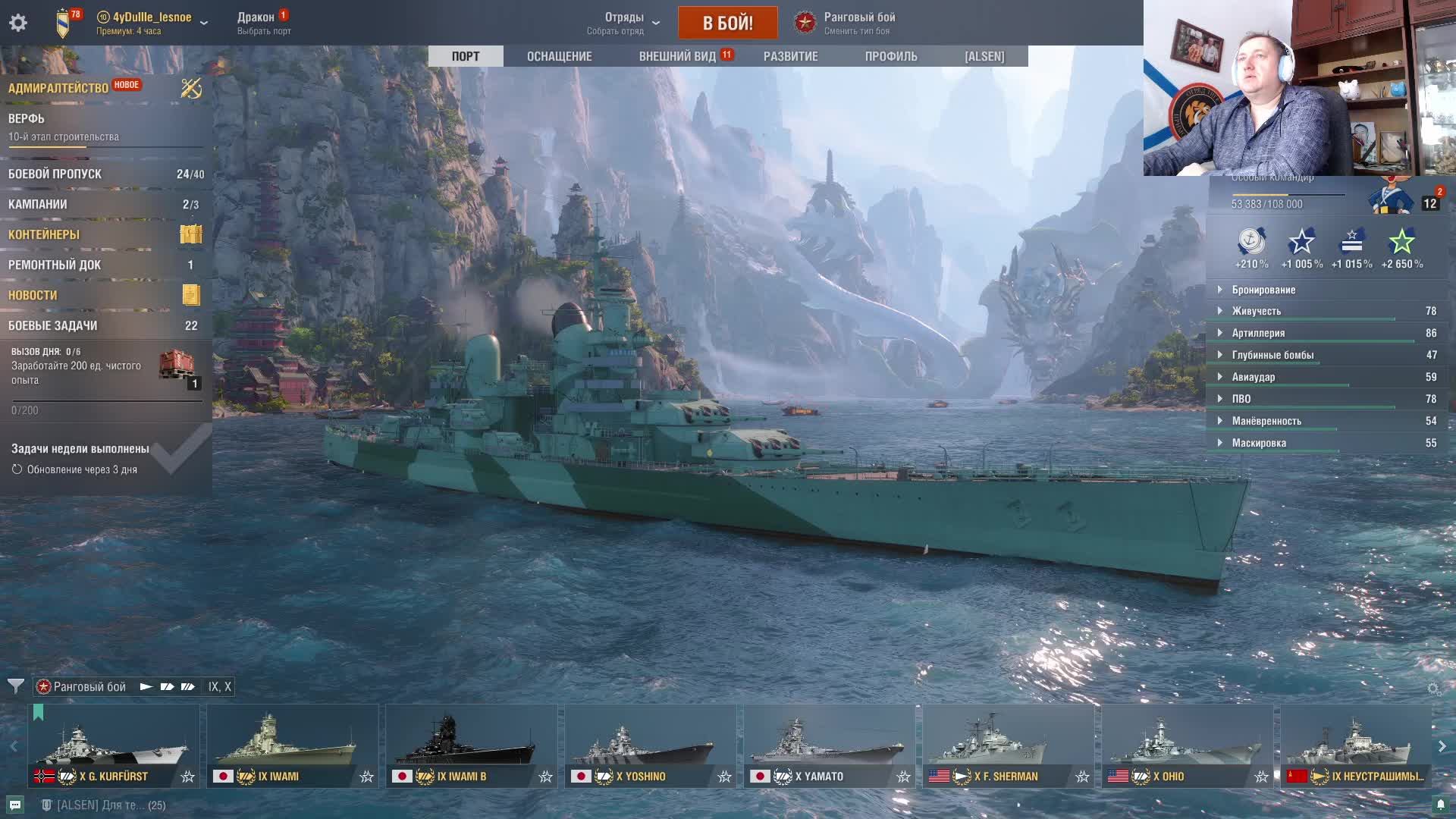The image size is (1456, 819).
Task: Open the ВНЕШНИЙ ВИД tab
Action: pos(677,56)
